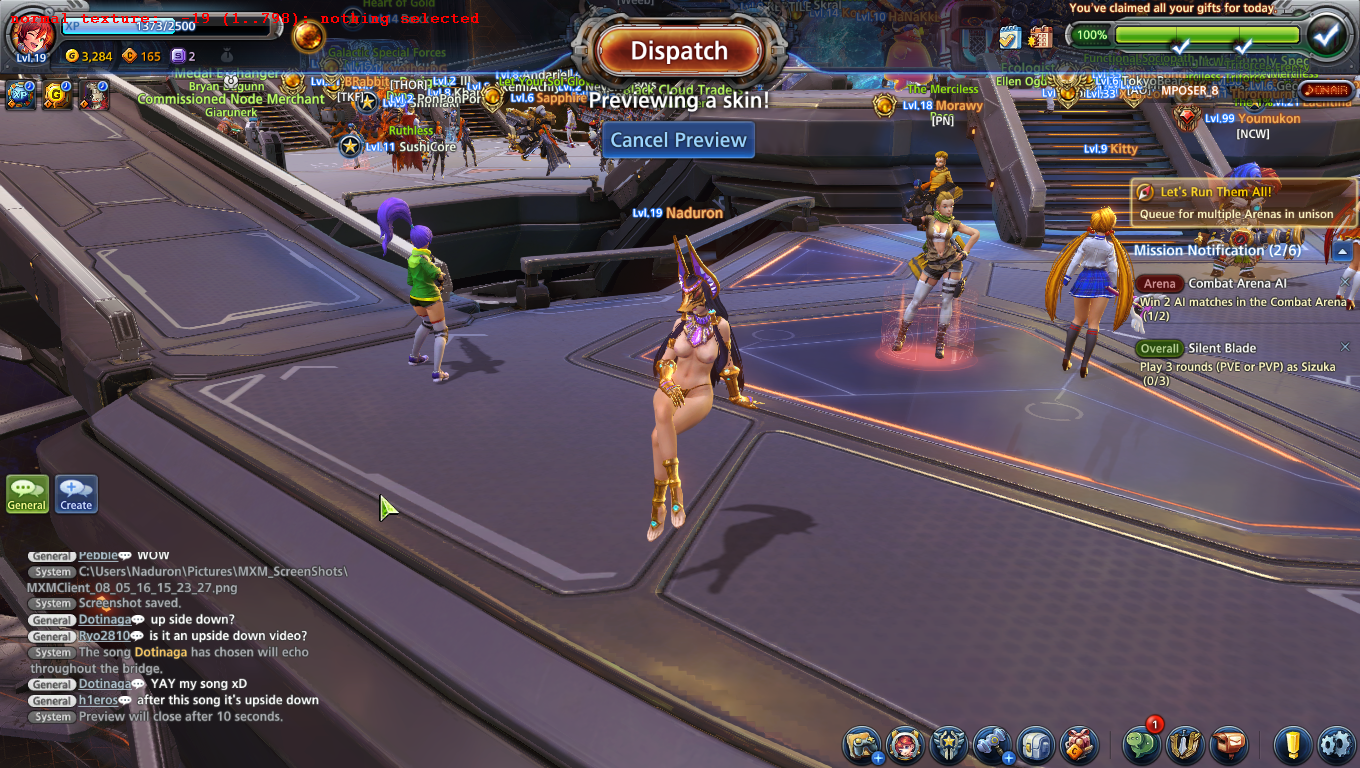1360x768 pixels.
Task: Click the Dispatch button
Action: (679, 51)
